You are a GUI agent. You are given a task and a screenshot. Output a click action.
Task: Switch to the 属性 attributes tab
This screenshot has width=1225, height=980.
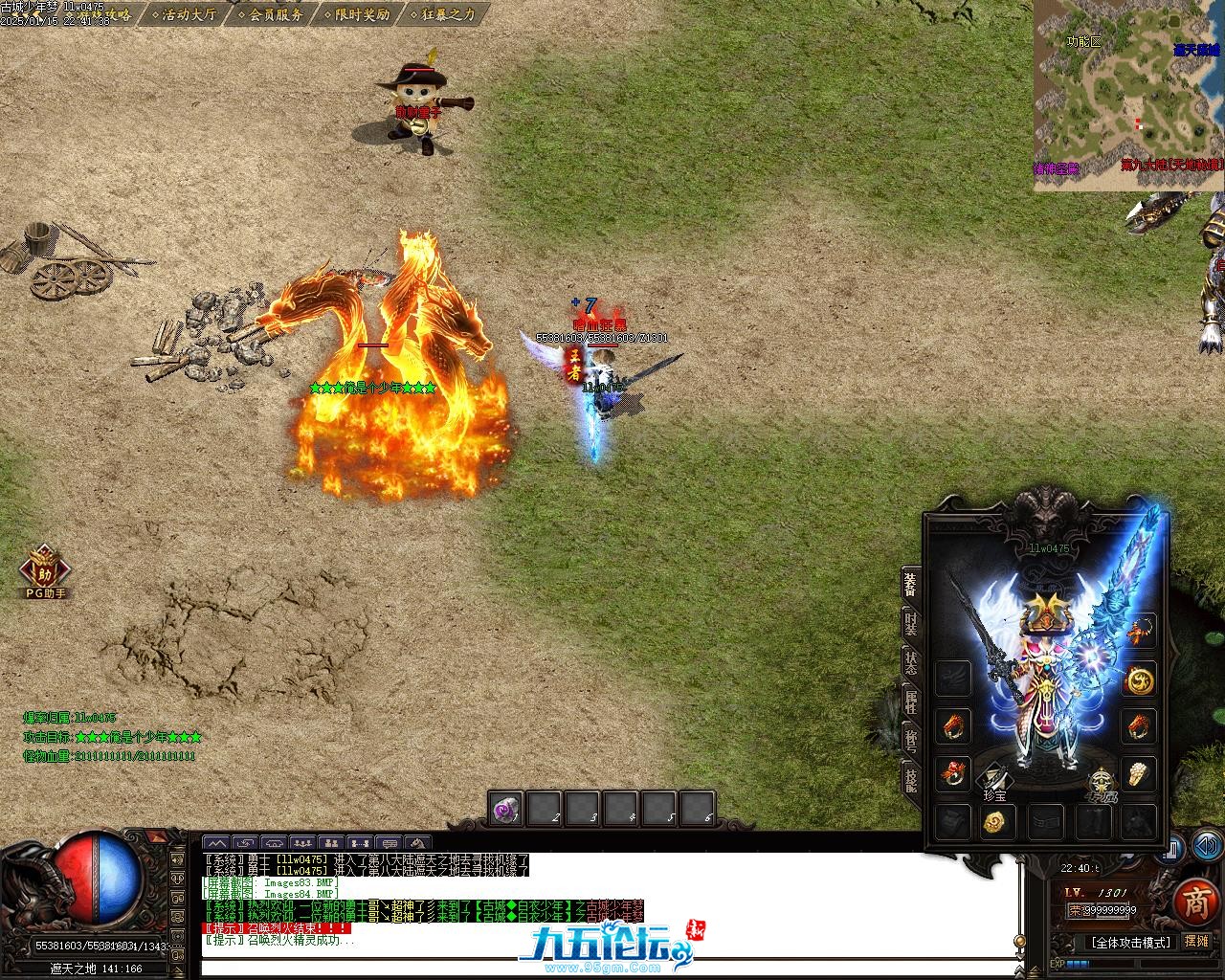(x=910, y=702)
